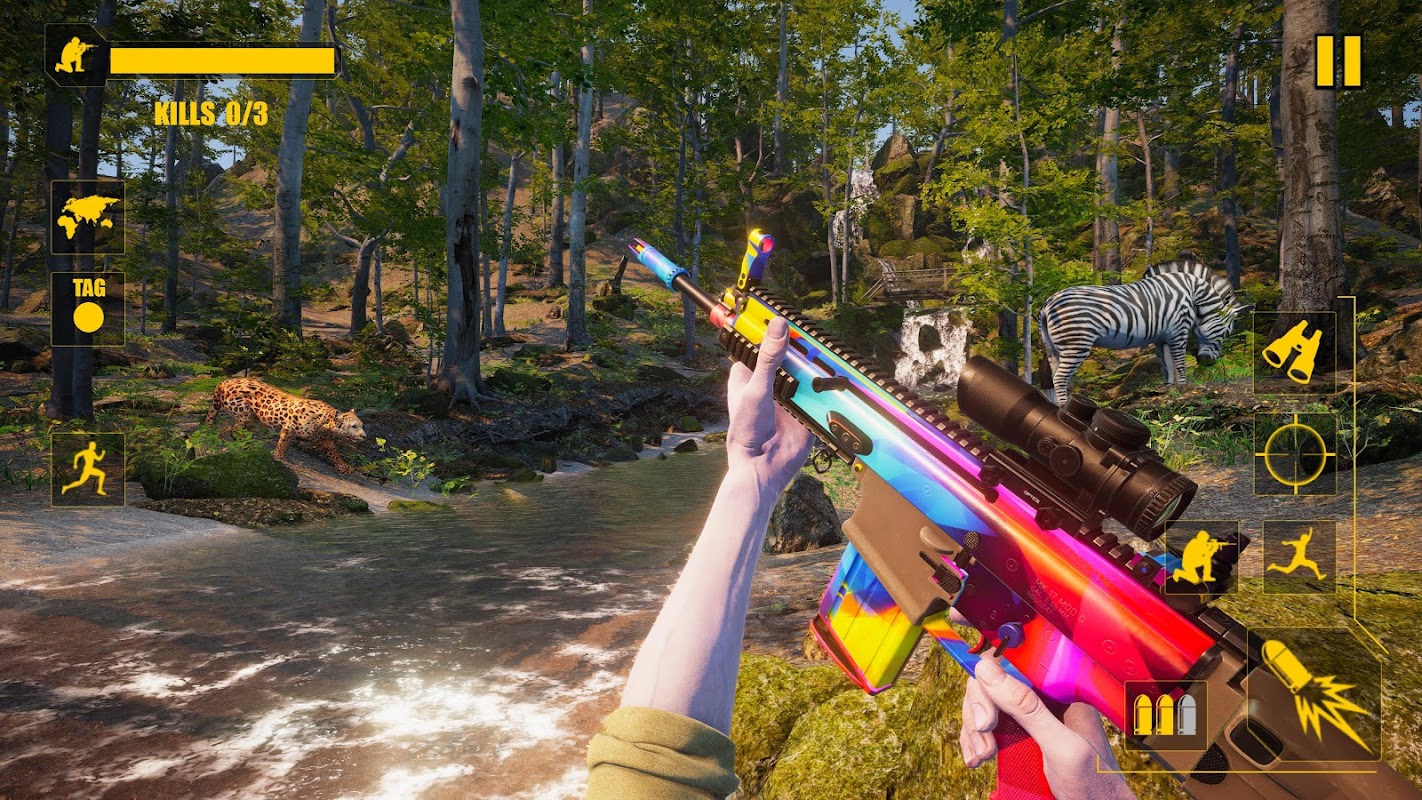Reload using the three bullets icon
1422x800 pixels.
click(x=1165, y=714)
